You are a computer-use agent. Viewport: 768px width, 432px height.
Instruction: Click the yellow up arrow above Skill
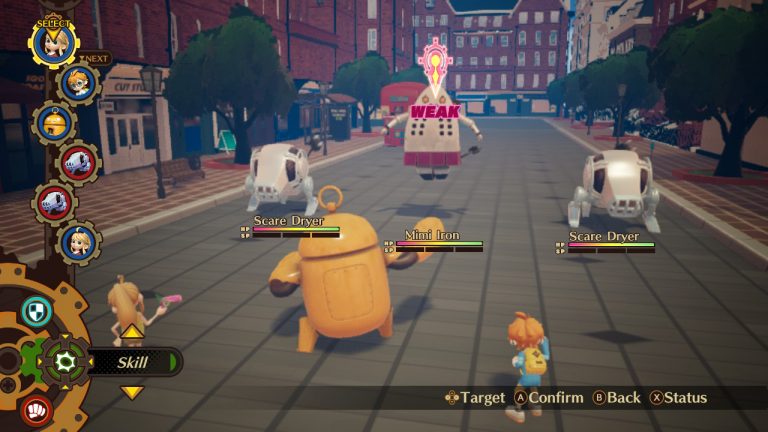132,332
